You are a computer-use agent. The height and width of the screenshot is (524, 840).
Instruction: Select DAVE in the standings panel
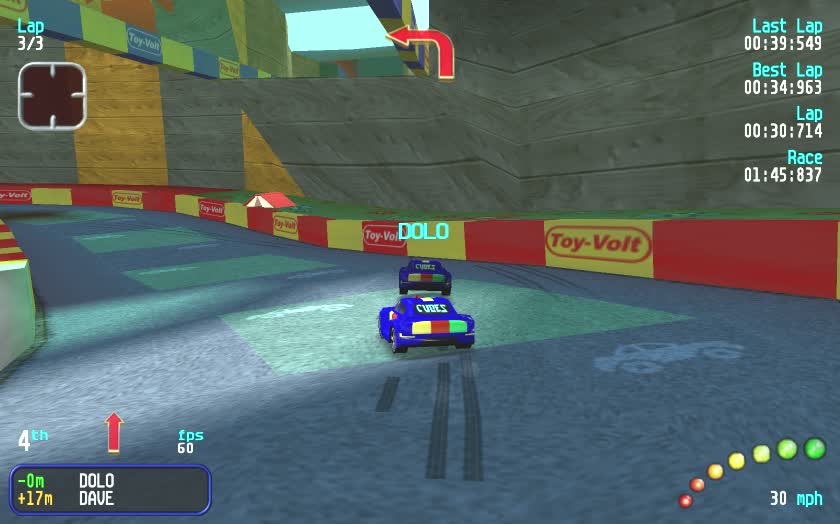96,498
